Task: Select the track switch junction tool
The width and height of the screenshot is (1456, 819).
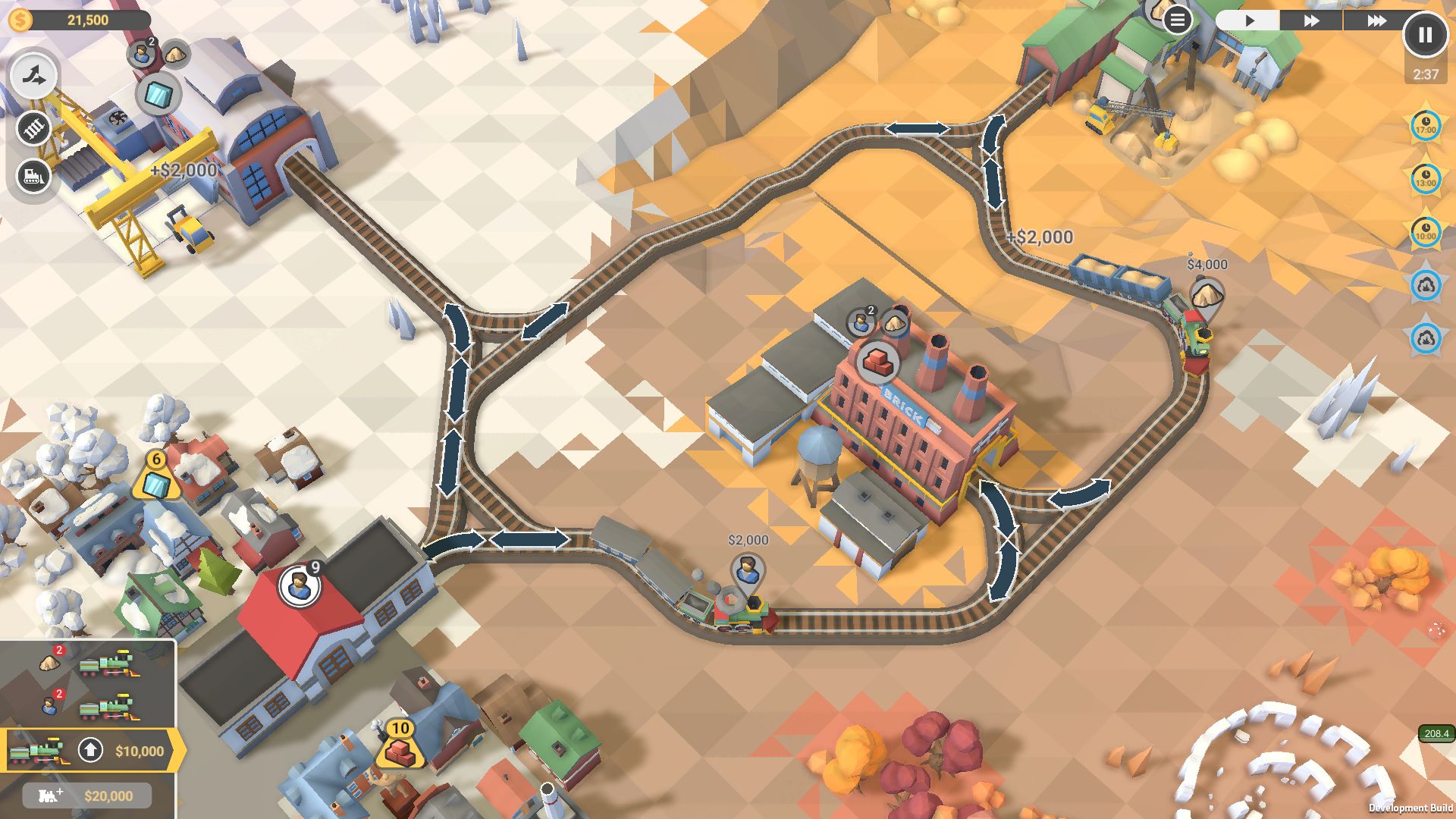Action: tap(34, 76)
